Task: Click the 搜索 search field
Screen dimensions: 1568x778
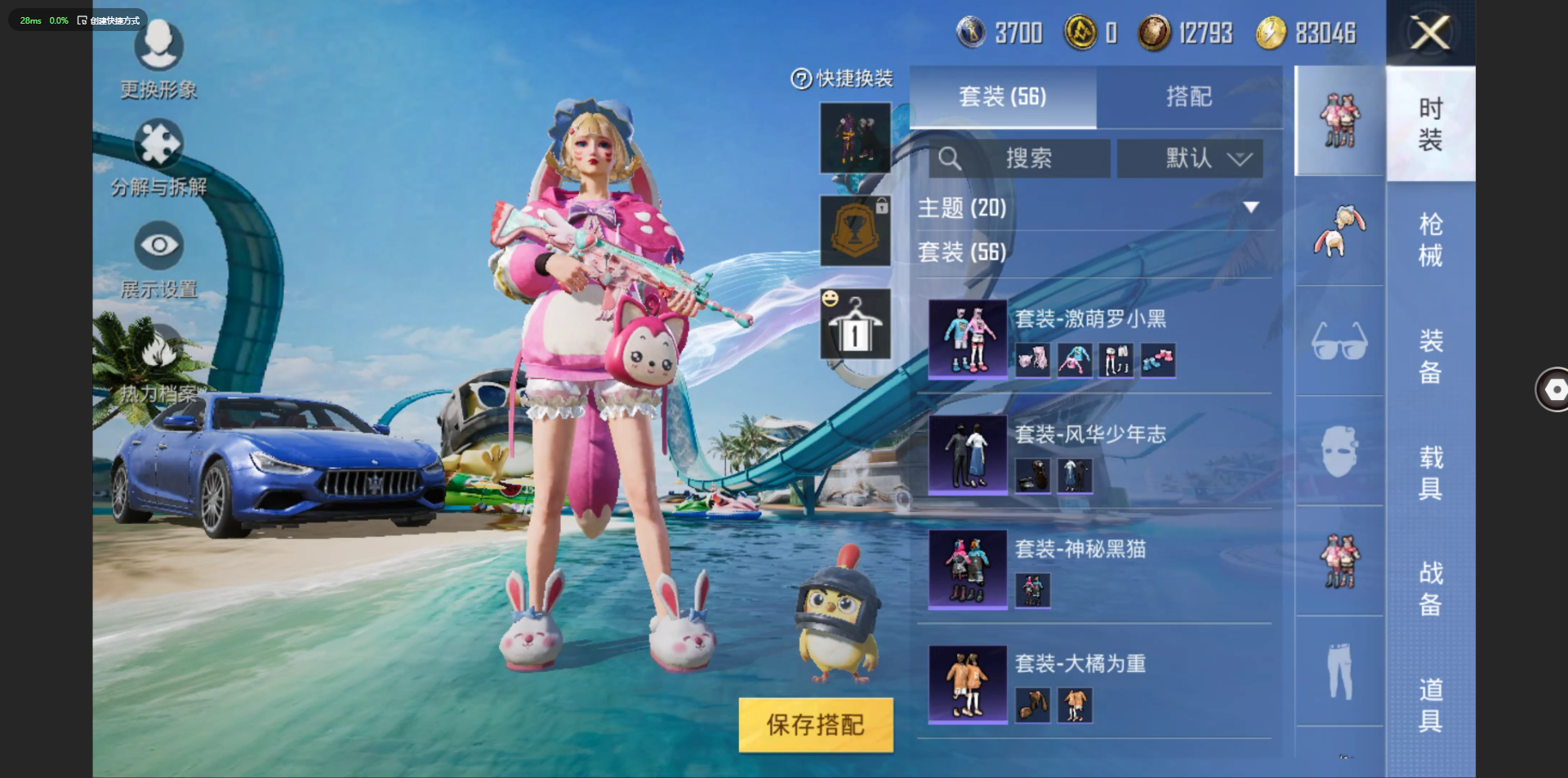Action: pos(1019,158)
